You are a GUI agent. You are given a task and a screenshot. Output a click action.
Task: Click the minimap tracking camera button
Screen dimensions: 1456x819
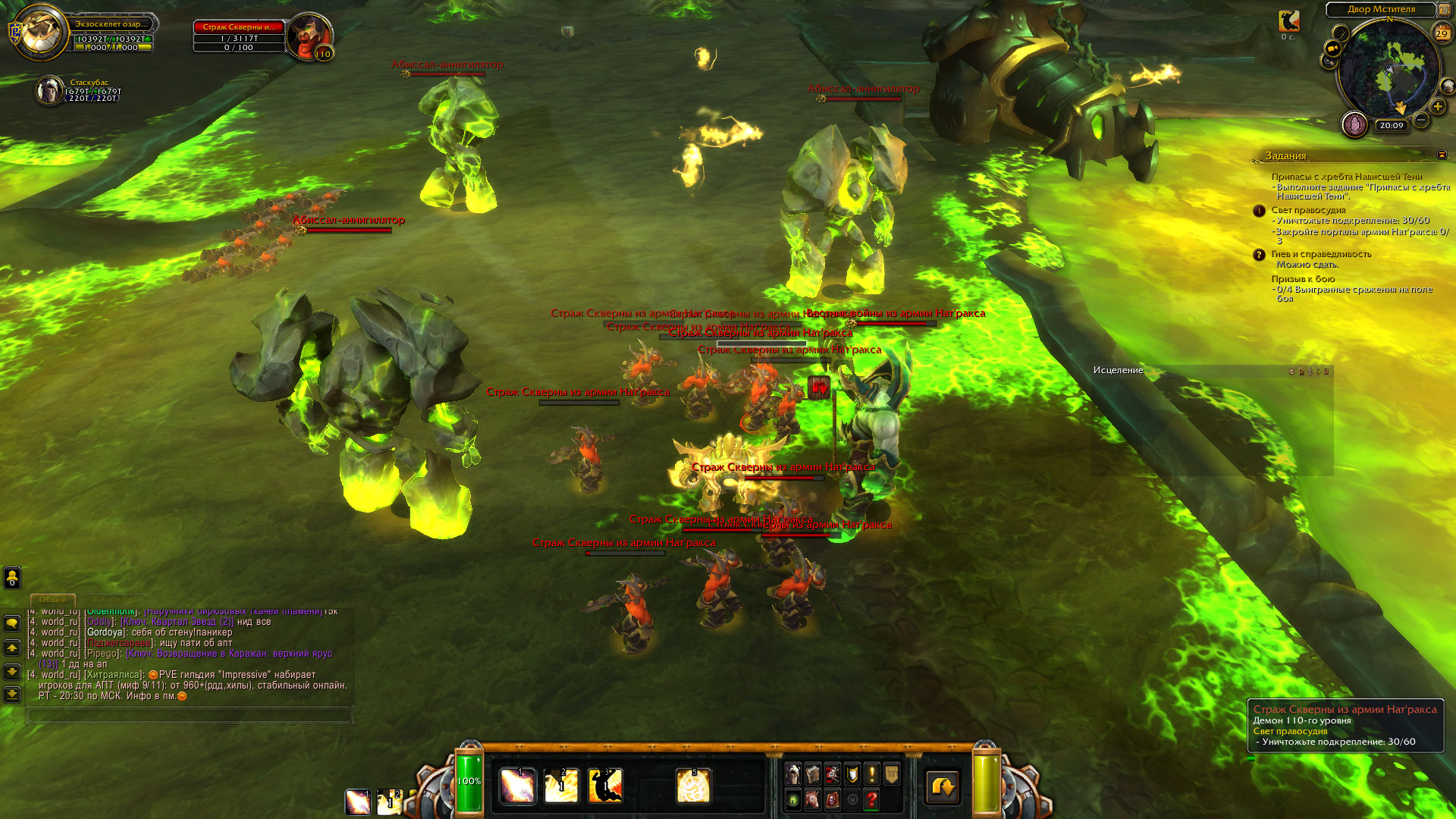(1332, 48)
